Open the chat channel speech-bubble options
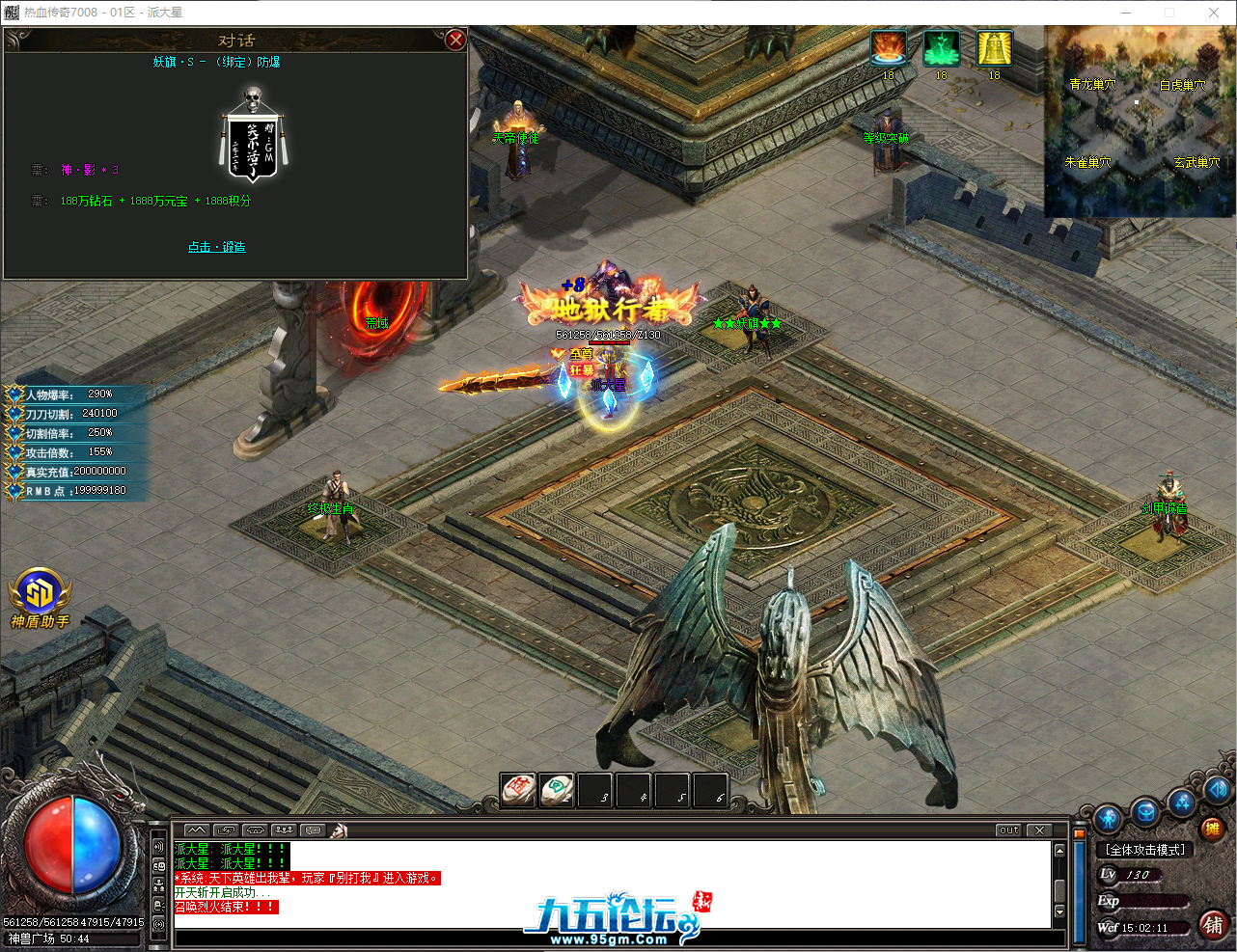This screenshot has width=1237, height=952. coord(311,830)
